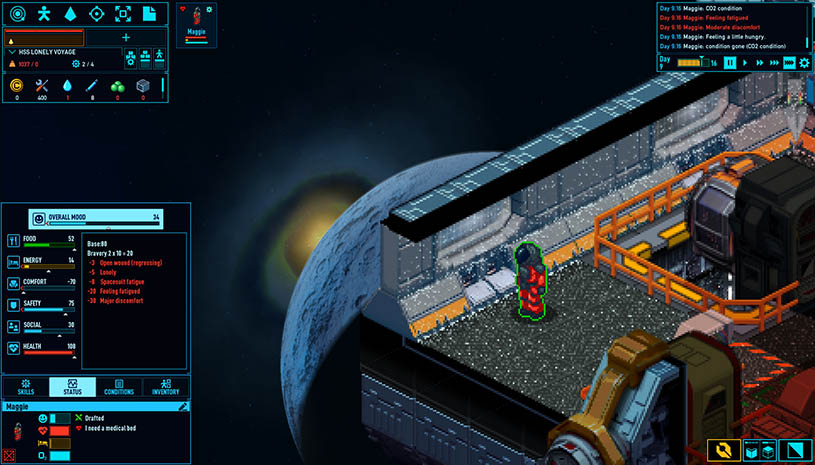
Task: Click the document page icon in top toolbar
Action: pos(149,14)
